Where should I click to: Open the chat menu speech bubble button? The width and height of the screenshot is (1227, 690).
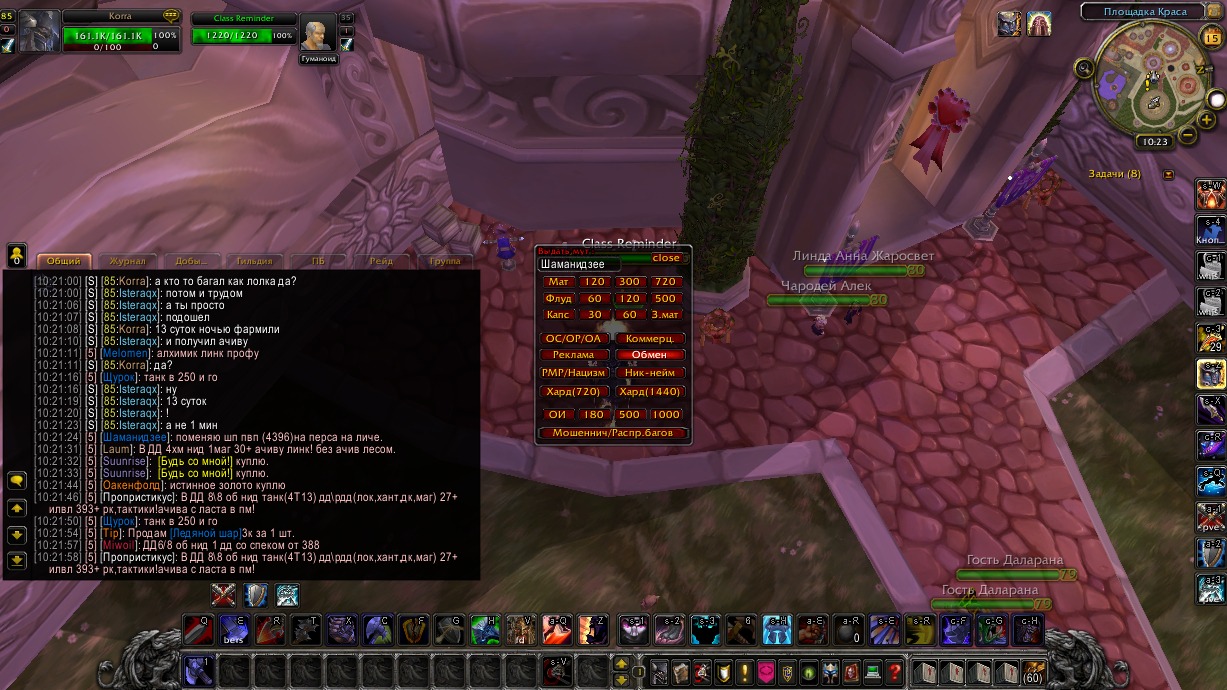click(x=17, y=481)
